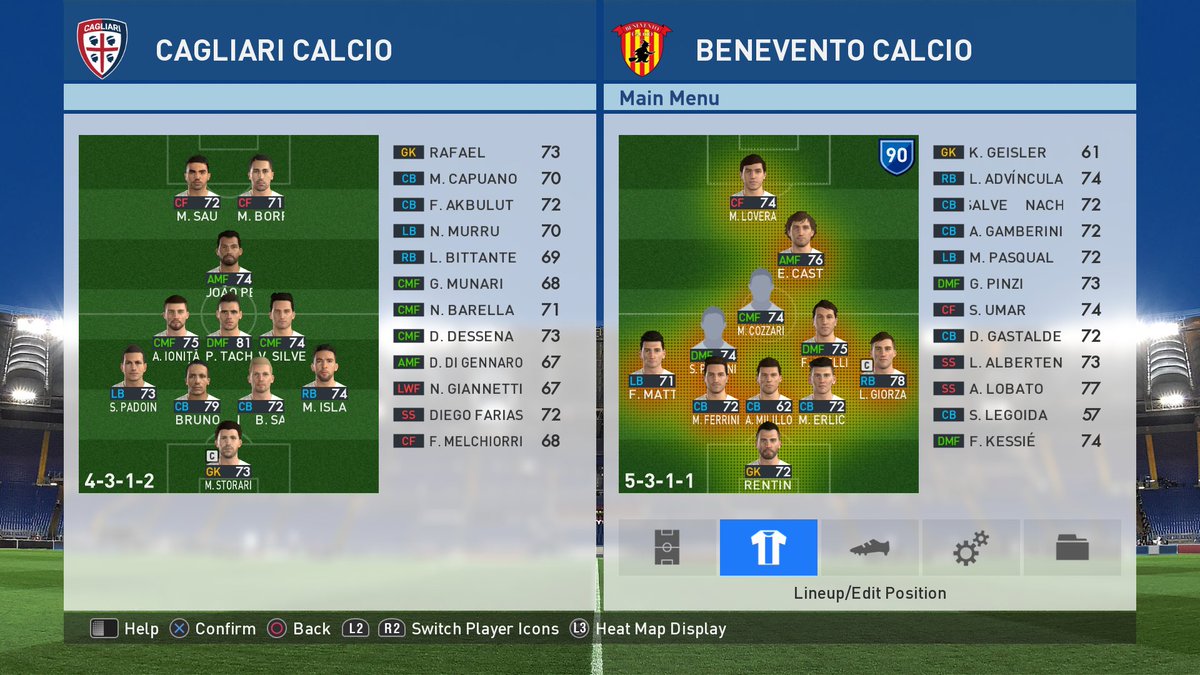Open the gears settings icon menu
The width and height of the screenshot is (1200, 675).
pos(971,547)
